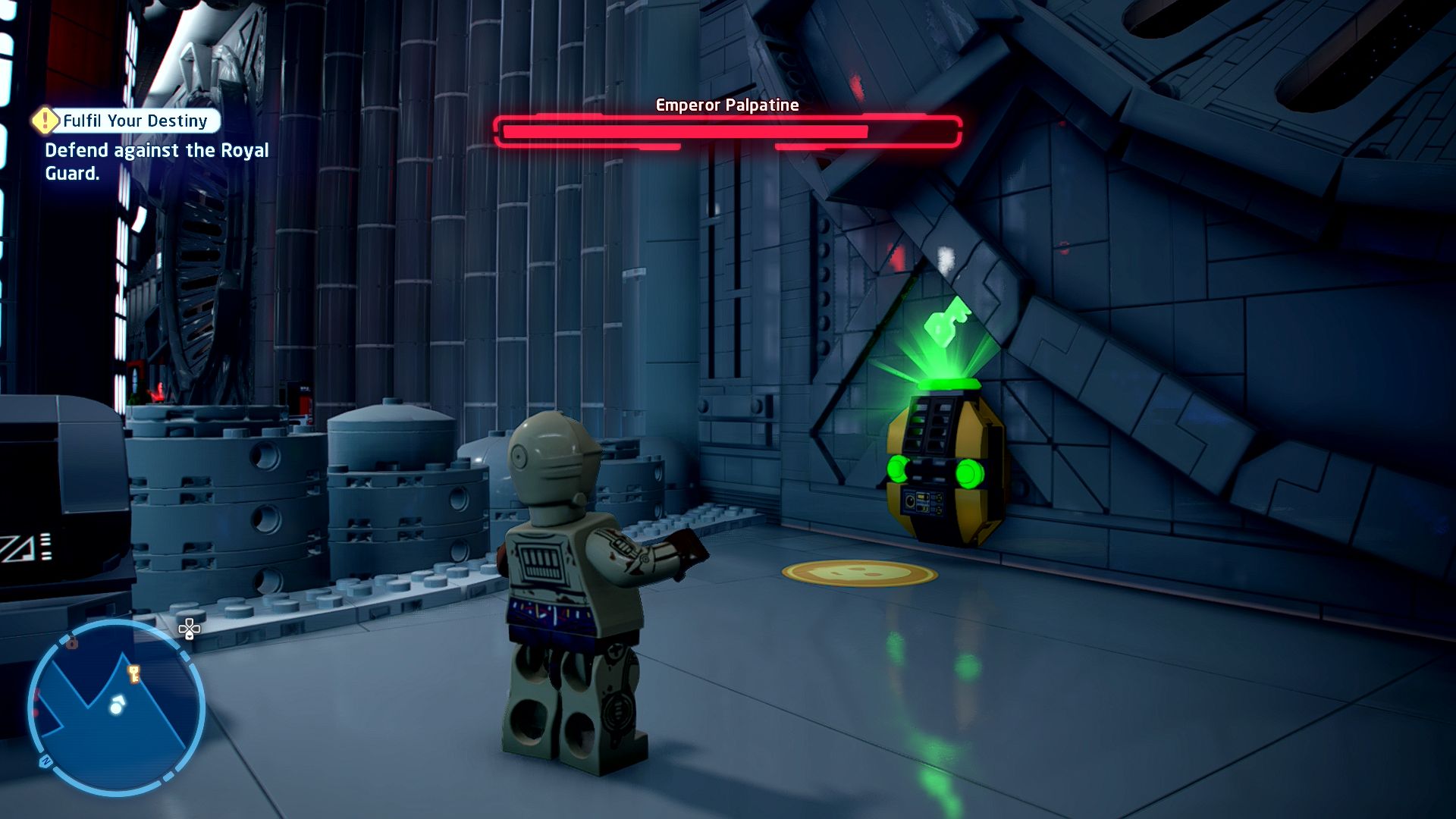Click the circular minimap
Viewport: 1456px width, 819px height.
(x=116, y=708)
